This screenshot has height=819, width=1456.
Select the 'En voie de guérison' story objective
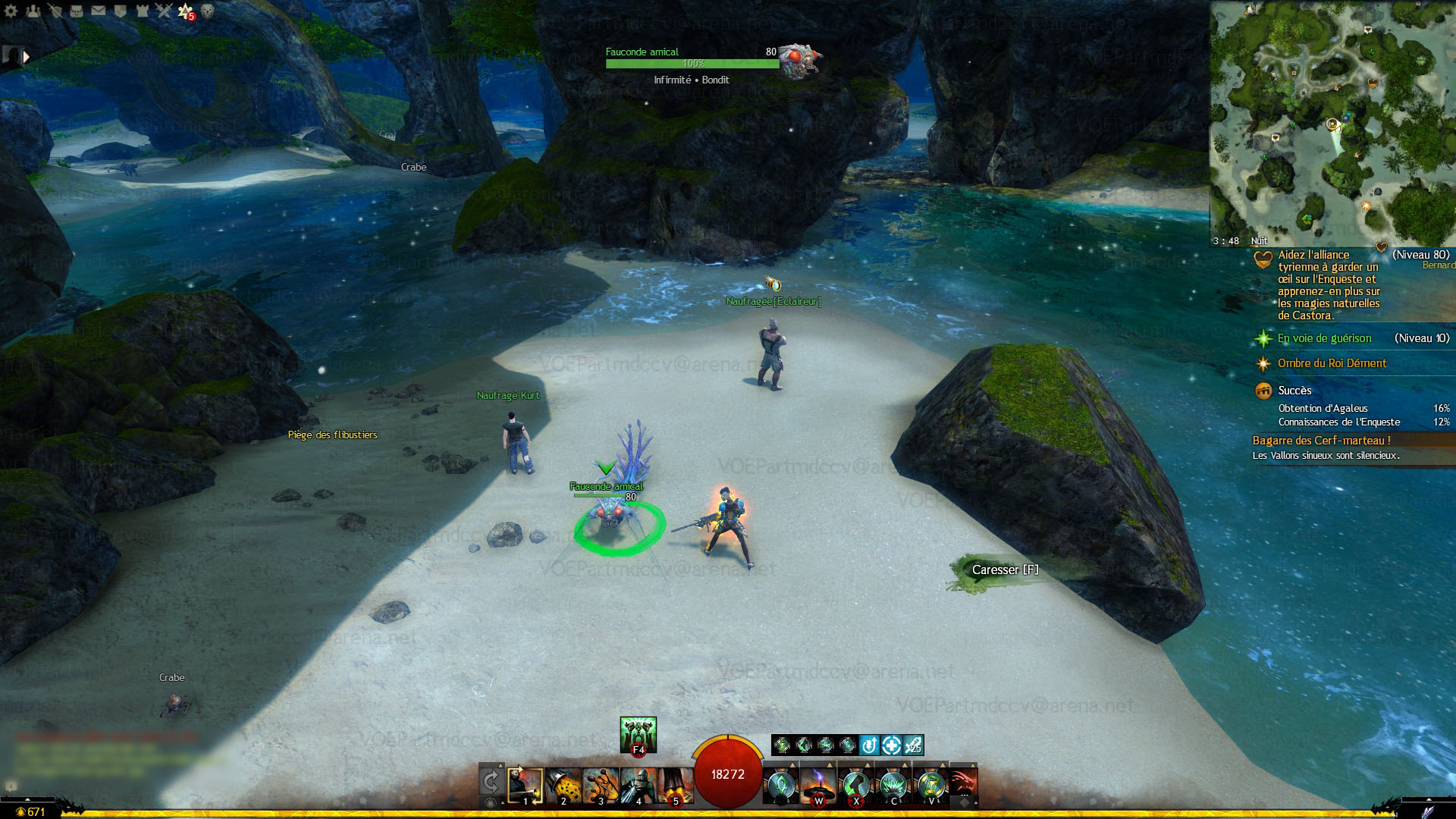pos(1324,338)
